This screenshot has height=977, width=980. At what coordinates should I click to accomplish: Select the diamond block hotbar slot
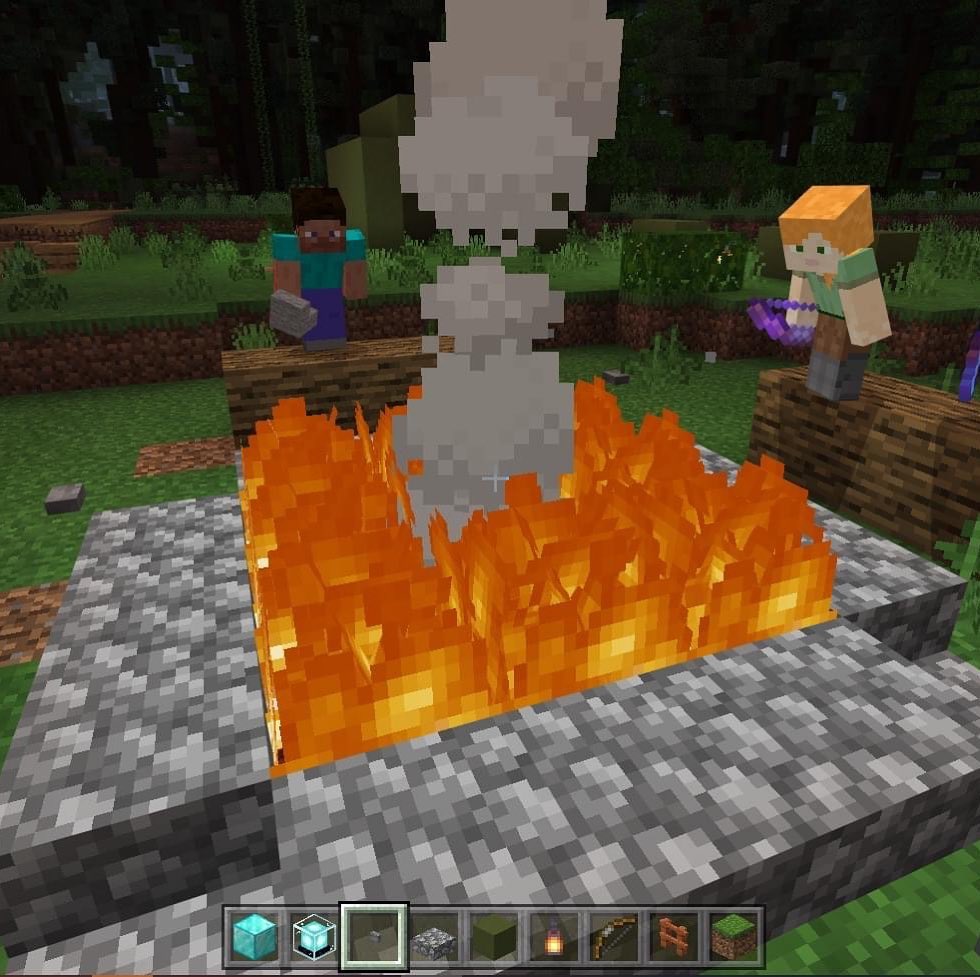point(254,937)
